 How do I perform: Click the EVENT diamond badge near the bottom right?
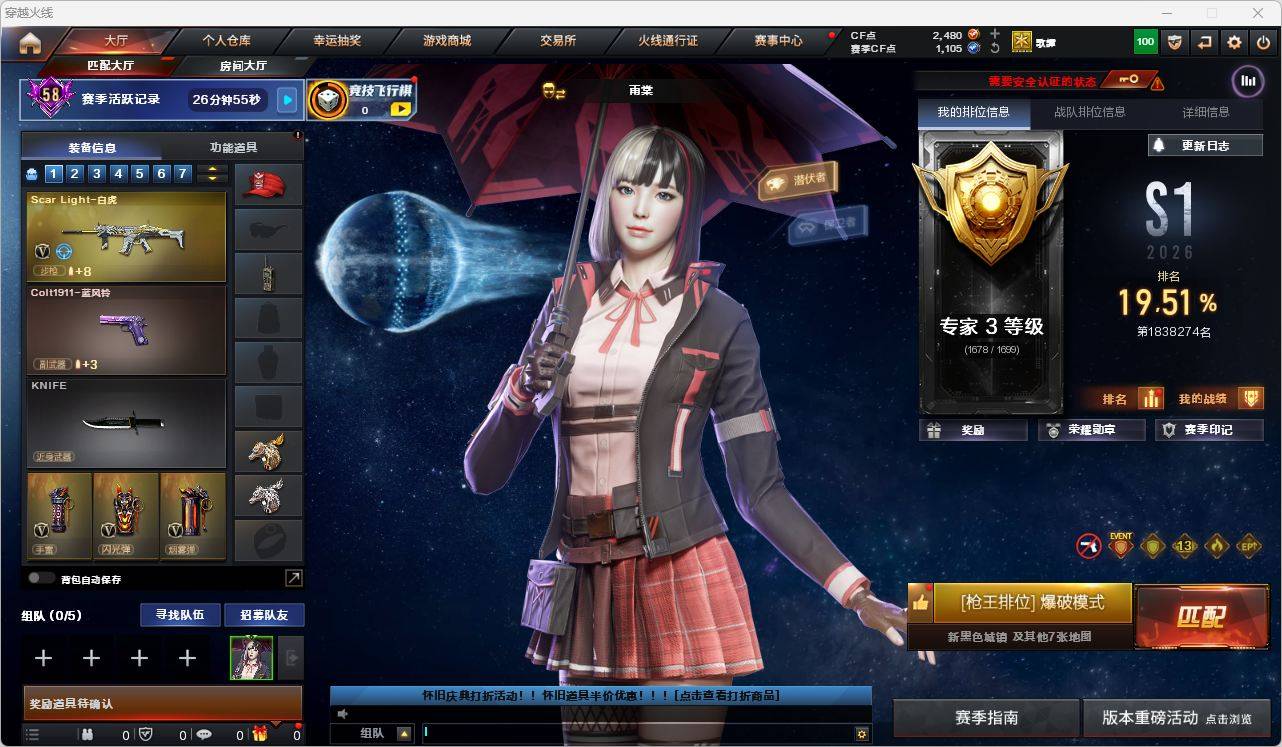click(1119, 546)
